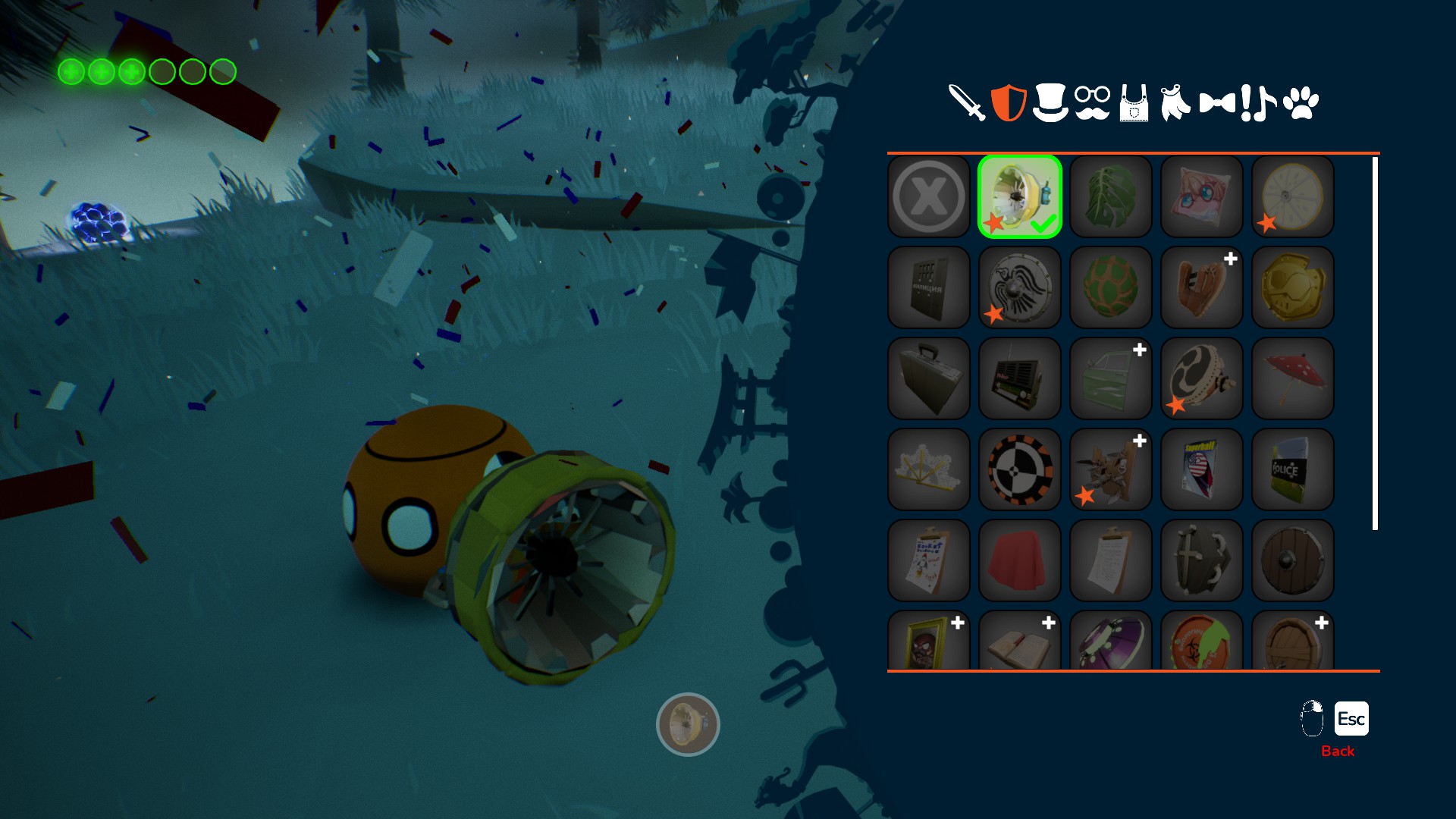Show the glasses and mustache category
This screenshot has width=1456, height=819.
(x=1092, y=103)
